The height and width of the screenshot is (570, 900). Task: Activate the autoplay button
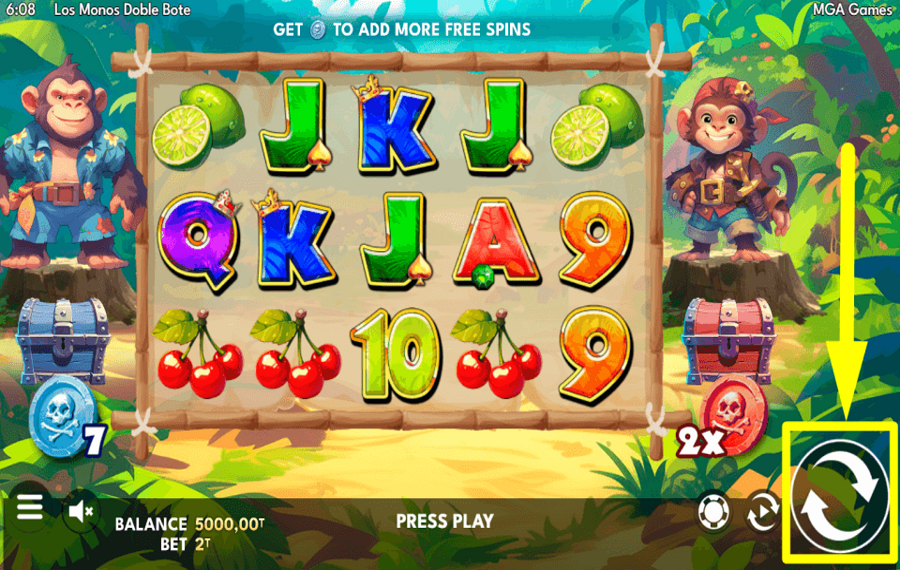pos(762,513)
